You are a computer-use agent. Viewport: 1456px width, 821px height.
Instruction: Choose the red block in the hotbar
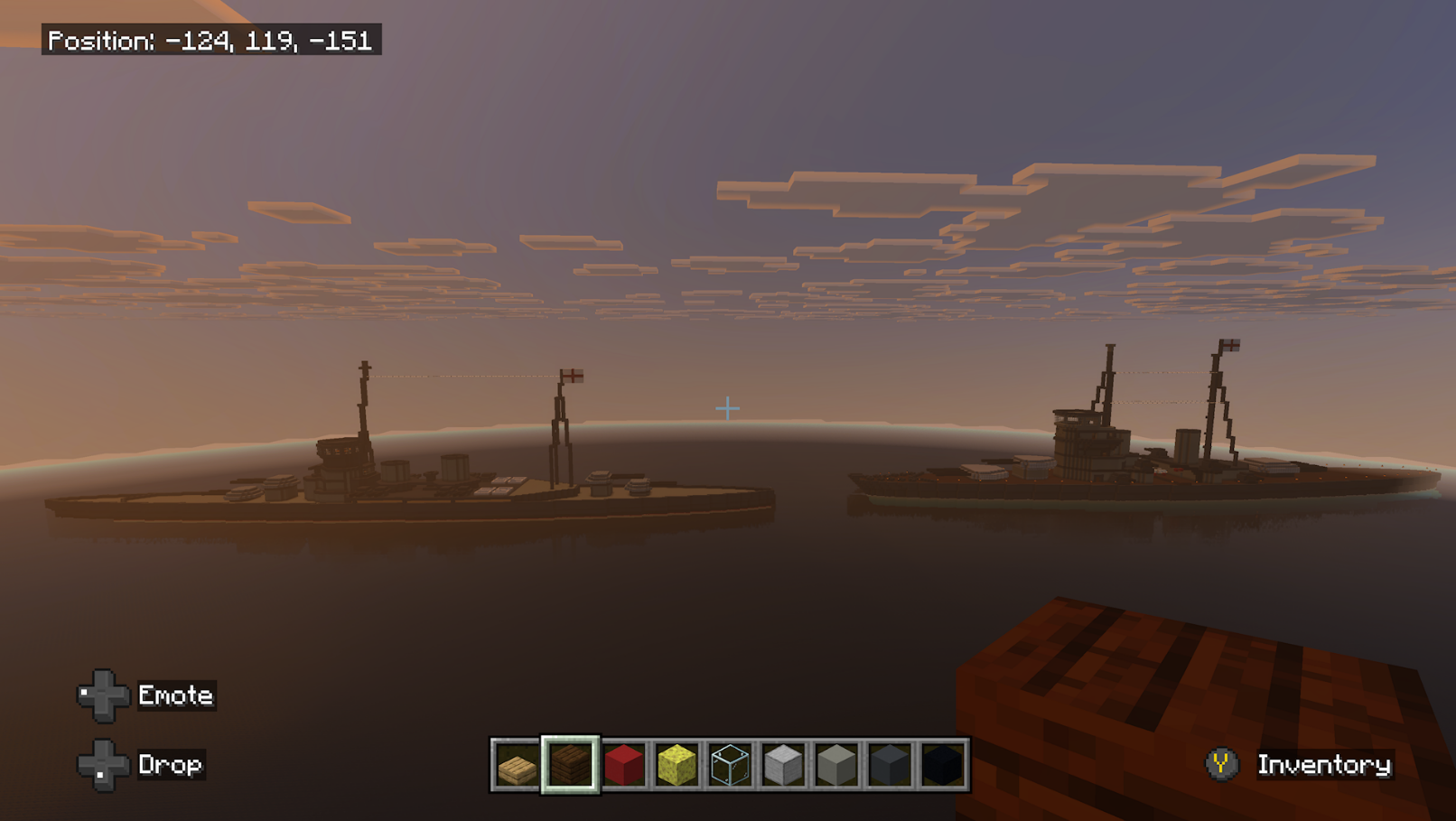click(x=623, y=766)
